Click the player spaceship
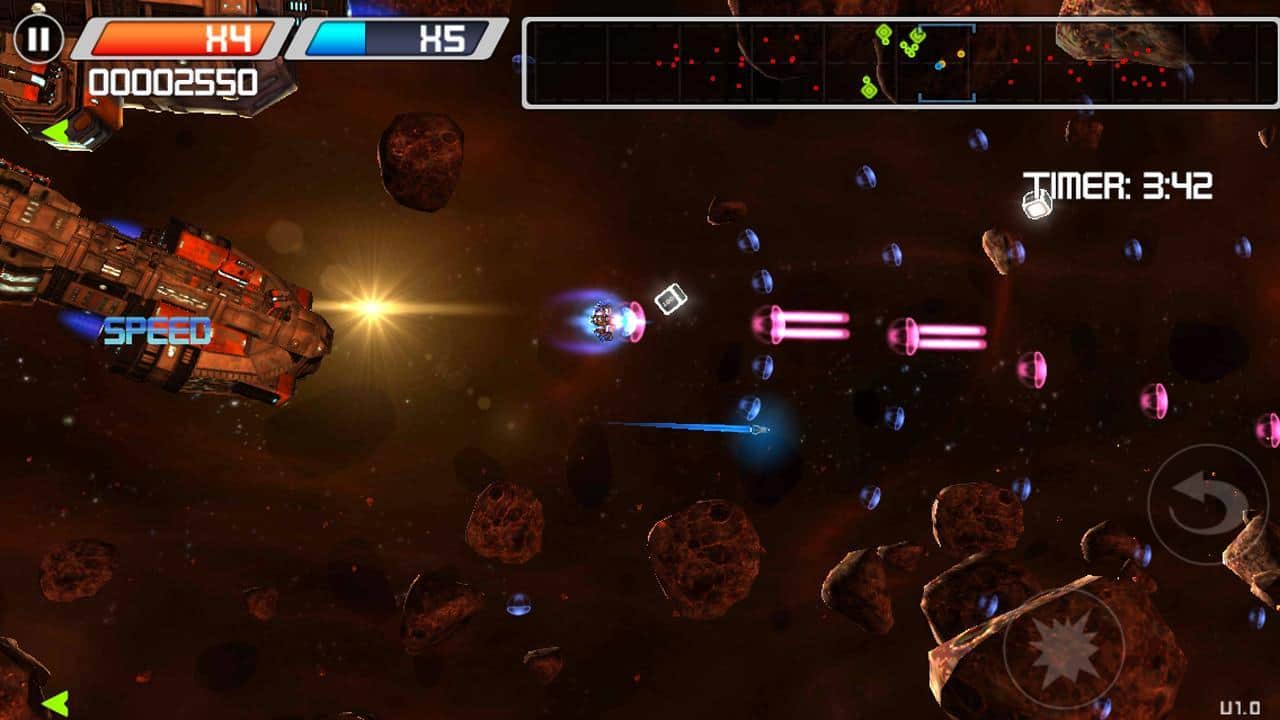 (600, 320)
